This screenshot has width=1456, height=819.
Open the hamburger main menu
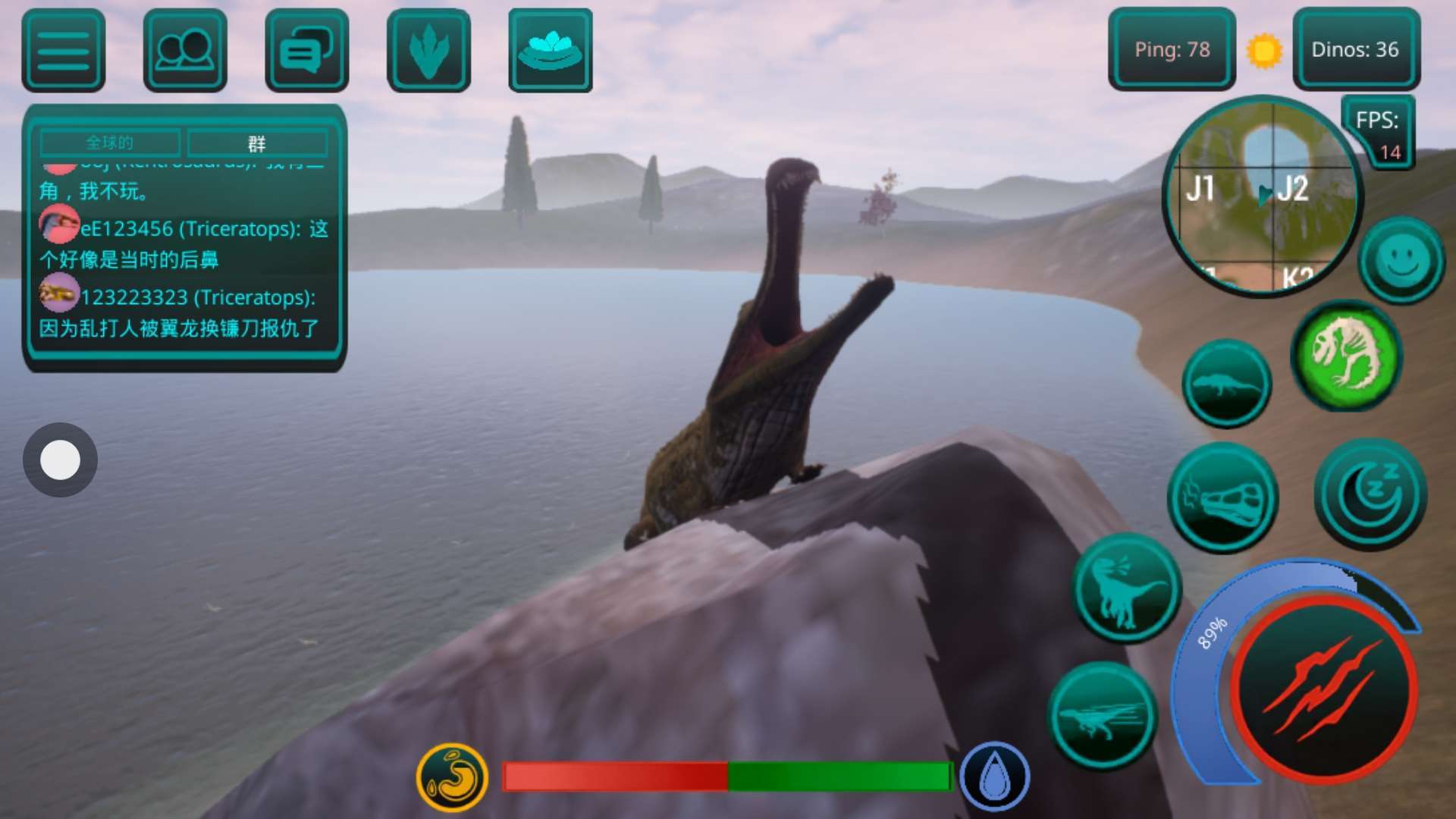tap(64, 50)
